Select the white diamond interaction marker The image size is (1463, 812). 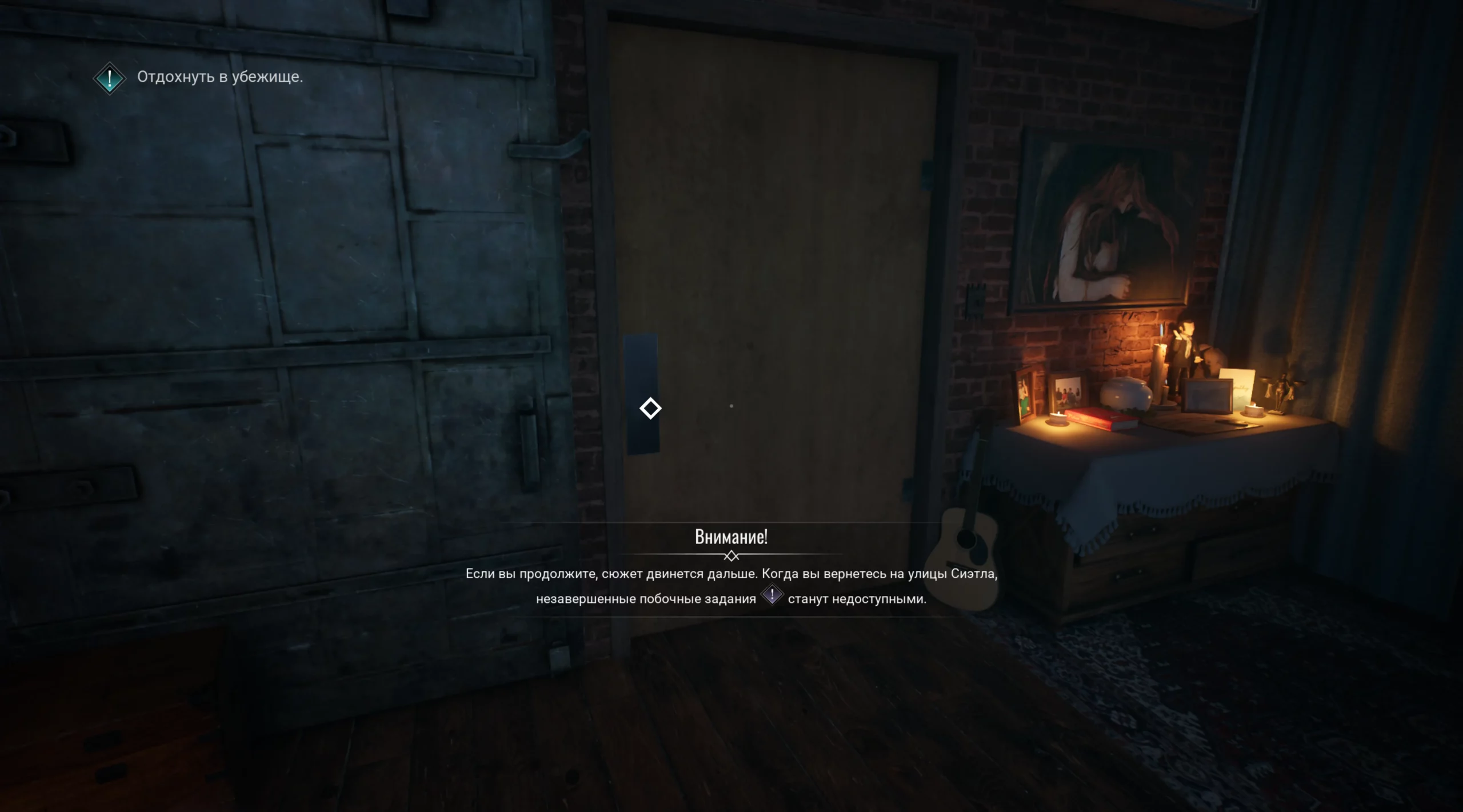[650, 409]
